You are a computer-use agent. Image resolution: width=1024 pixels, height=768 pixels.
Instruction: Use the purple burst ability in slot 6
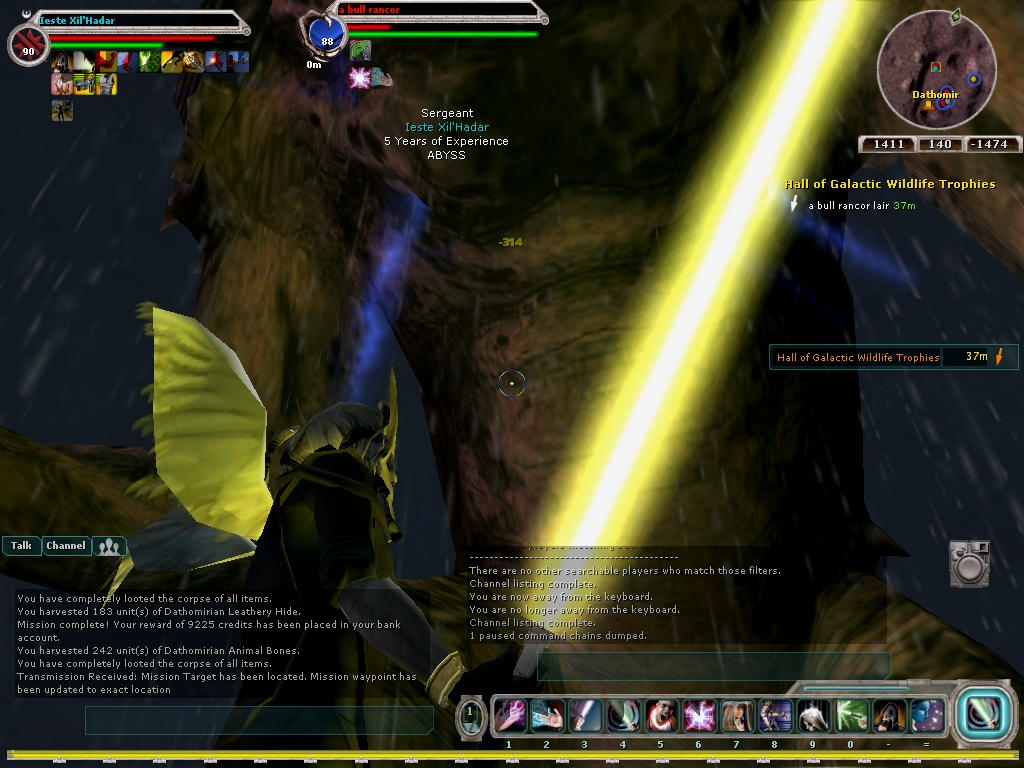[698, 716]
